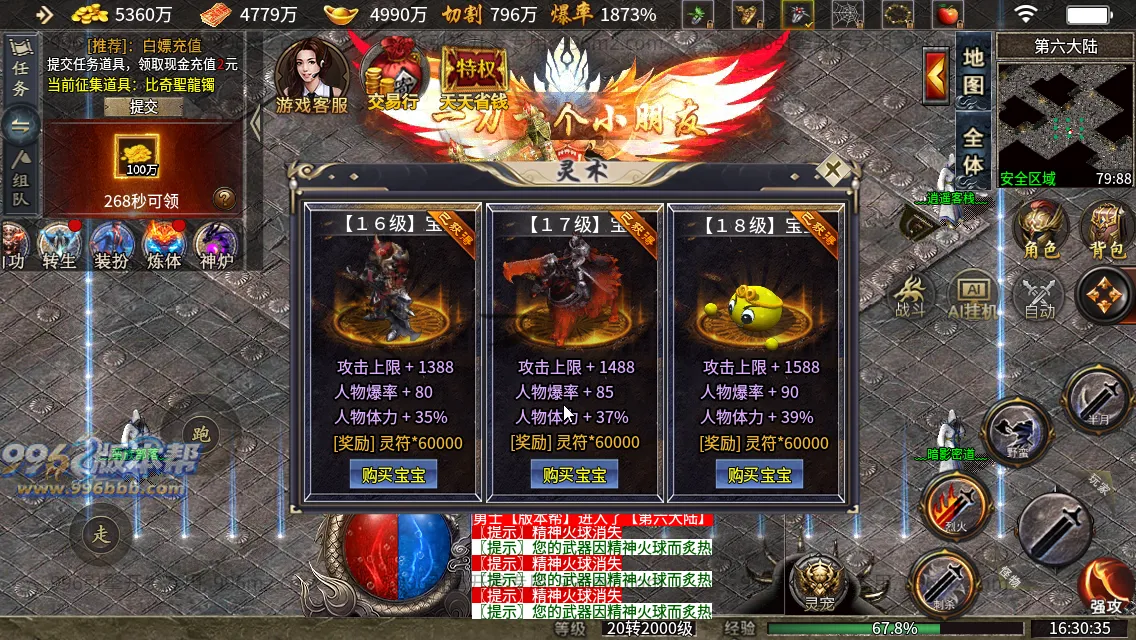Open the 神炉 divine furnace
This screenshot has width=1136, height=640.
[x=214, y=245]
